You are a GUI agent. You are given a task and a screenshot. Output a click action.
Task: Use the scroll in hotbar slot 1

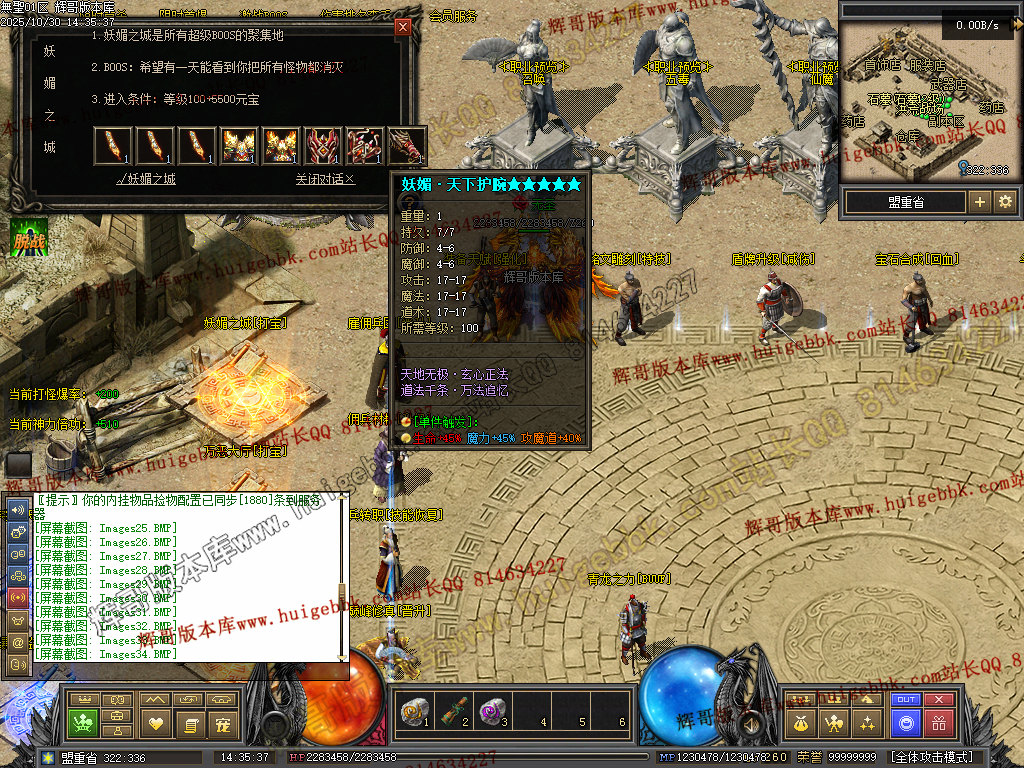point(413,713)
